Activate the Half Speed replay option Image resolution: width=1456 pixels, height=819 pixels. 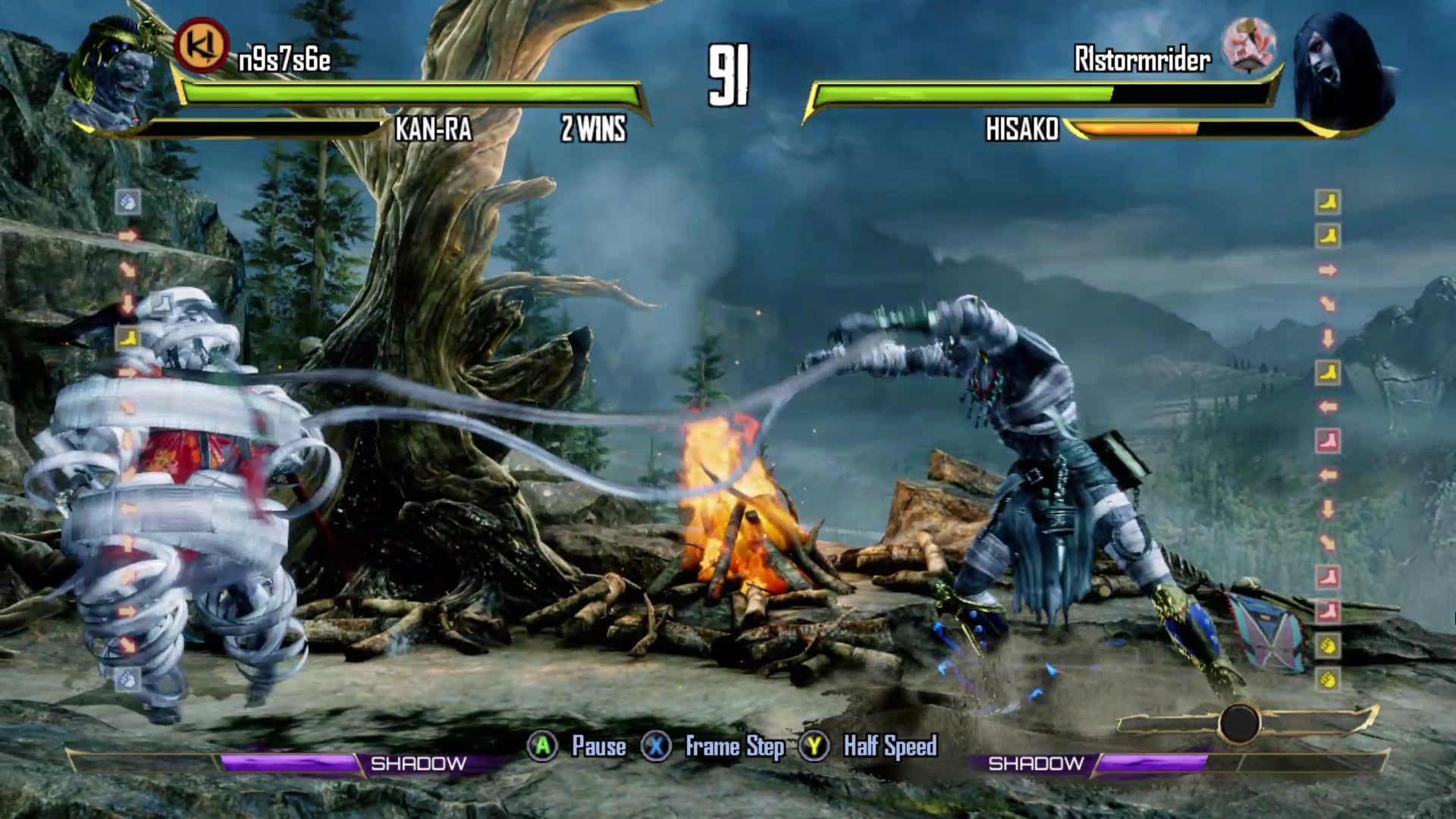click(869, 747)
